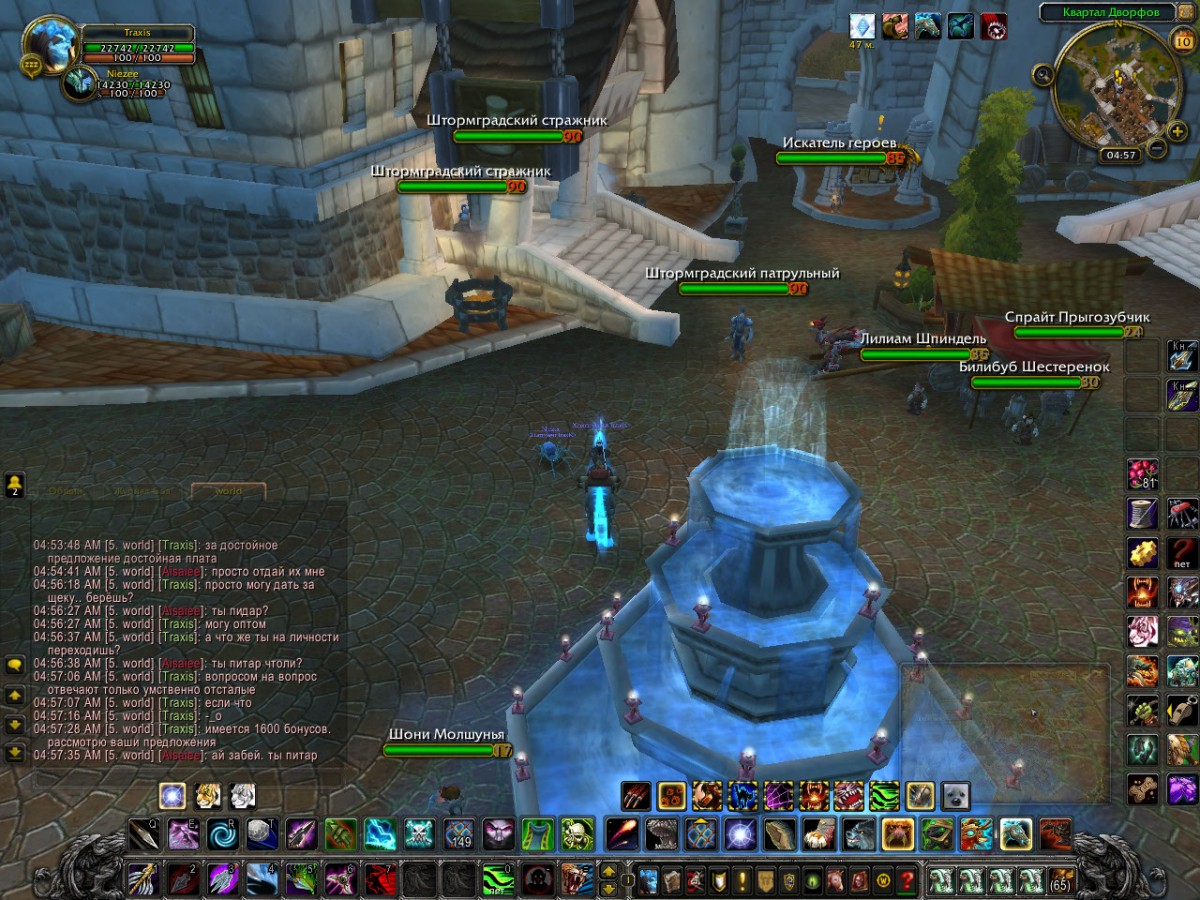This screenshot has width=1200, height=900.
Task: Switch to the world chat tab
Action: click(228, 491)
